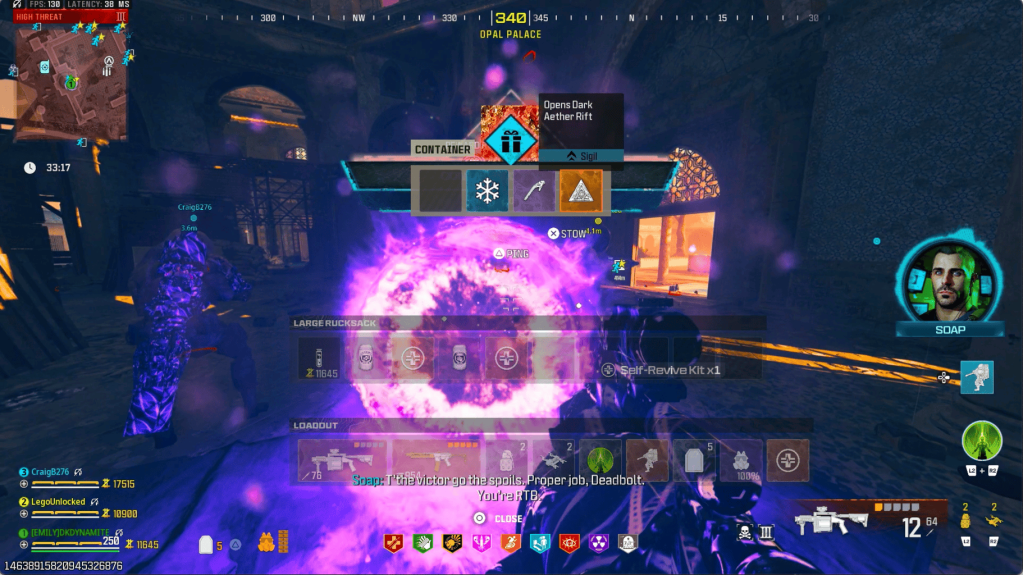Click the radioactive purple perk icon
The height and width of the screenshot is (575, 1023).
[x=598, y=543]
